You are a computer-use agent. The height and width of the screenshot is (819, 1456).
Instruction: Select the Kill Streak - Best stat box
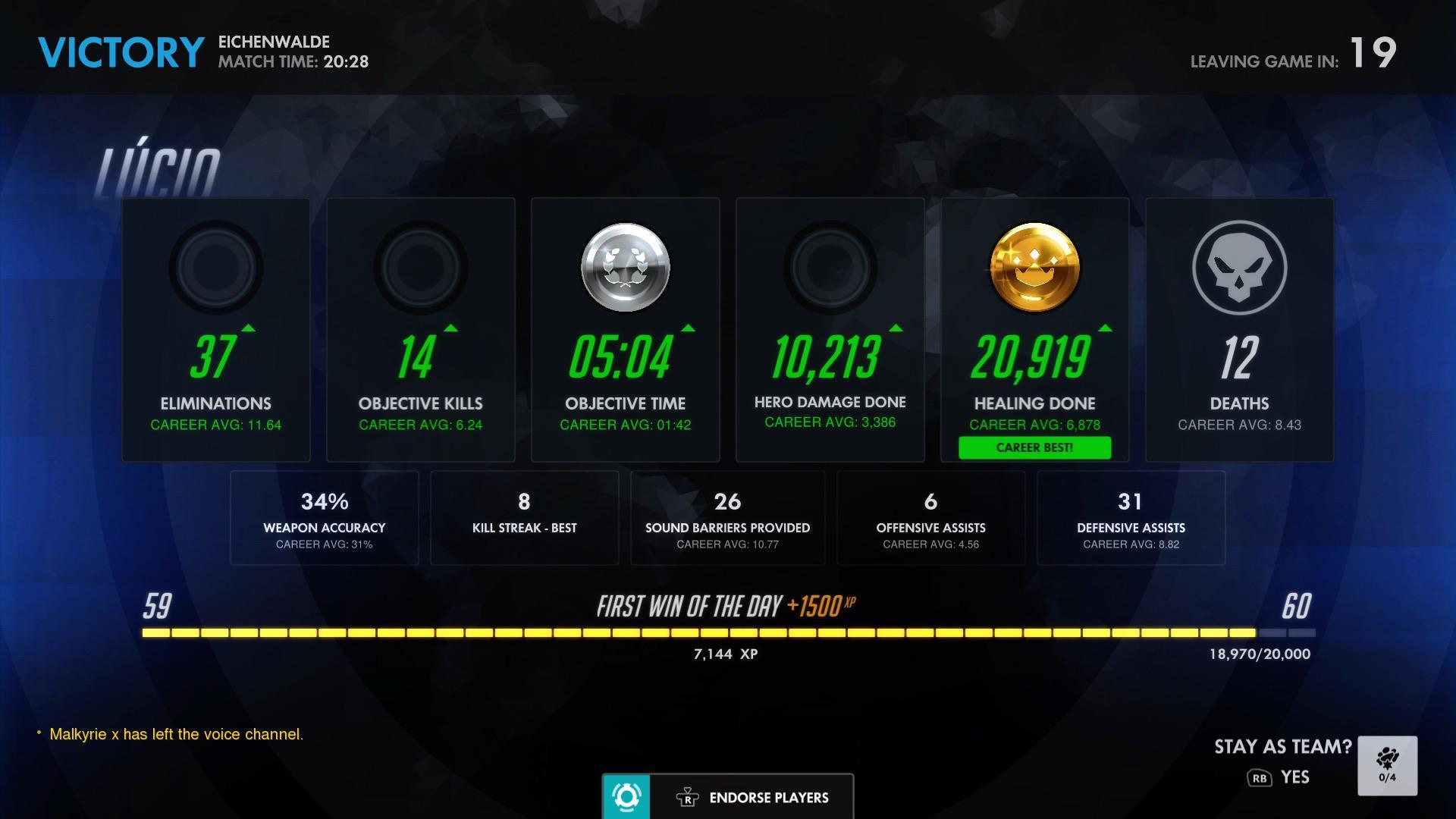tap(524, 518)
